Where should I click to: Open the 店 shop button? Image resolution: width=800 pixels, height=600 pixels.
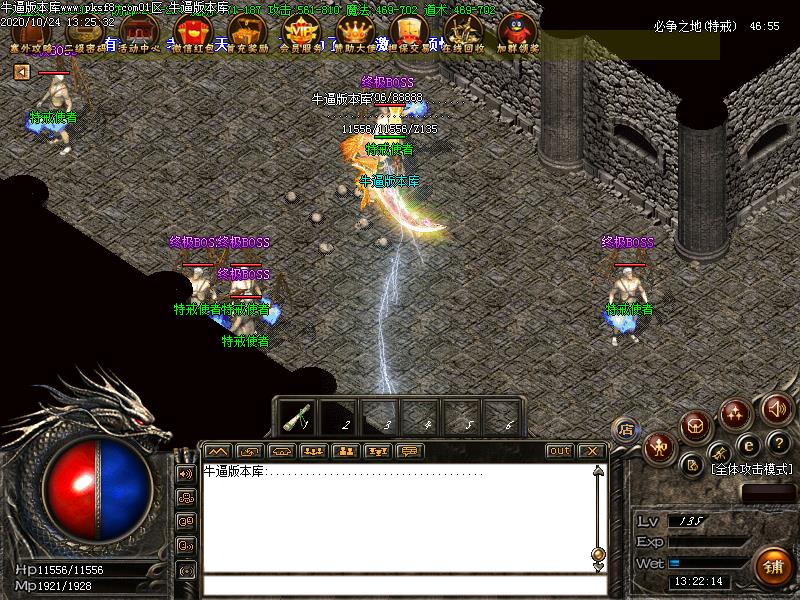[626, 430]
